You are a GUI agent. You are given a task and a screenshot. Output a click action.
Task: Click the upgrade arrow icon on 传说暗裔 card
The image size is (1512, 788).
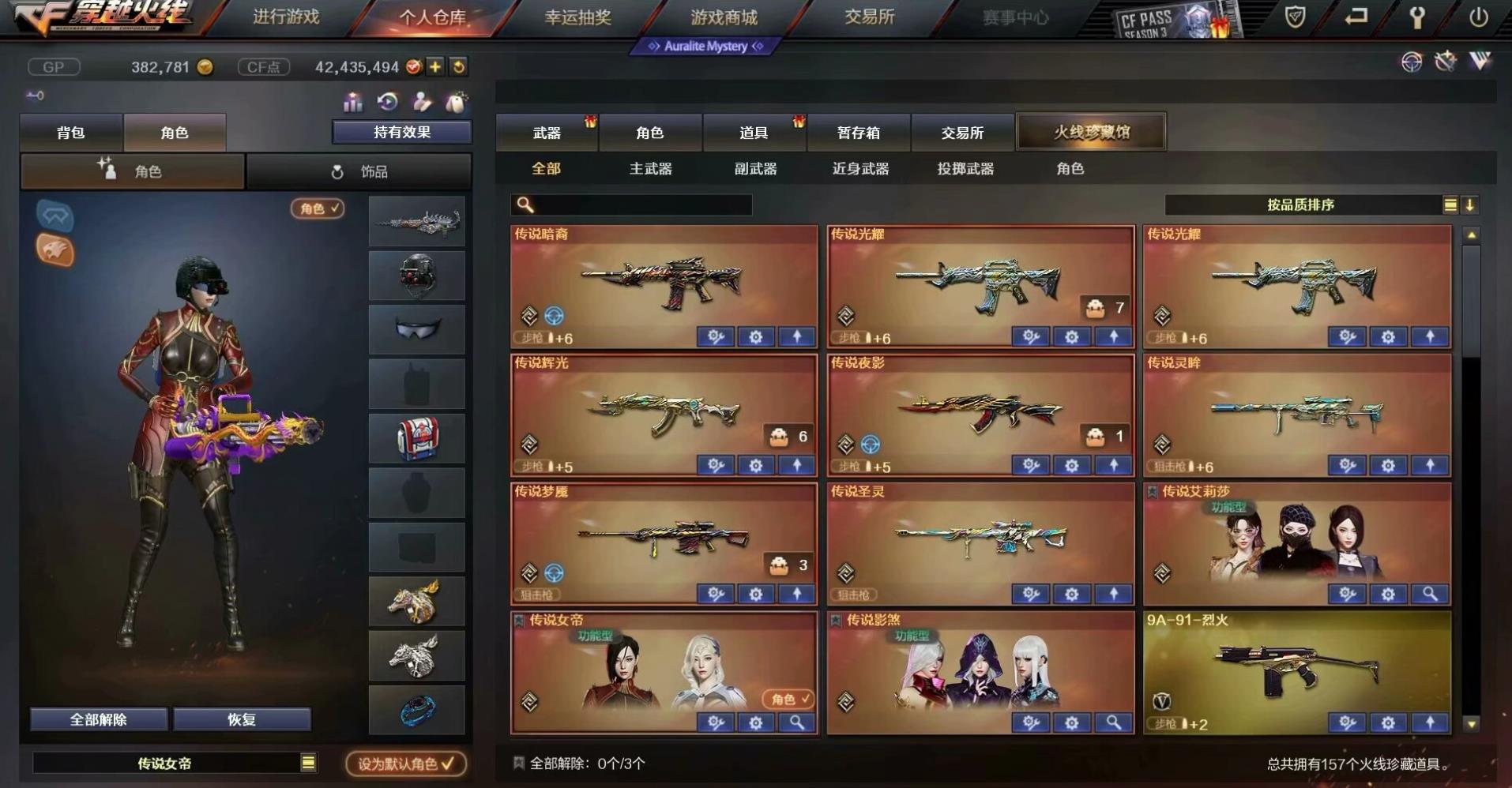pyautogui.click(x=798, y=336)
